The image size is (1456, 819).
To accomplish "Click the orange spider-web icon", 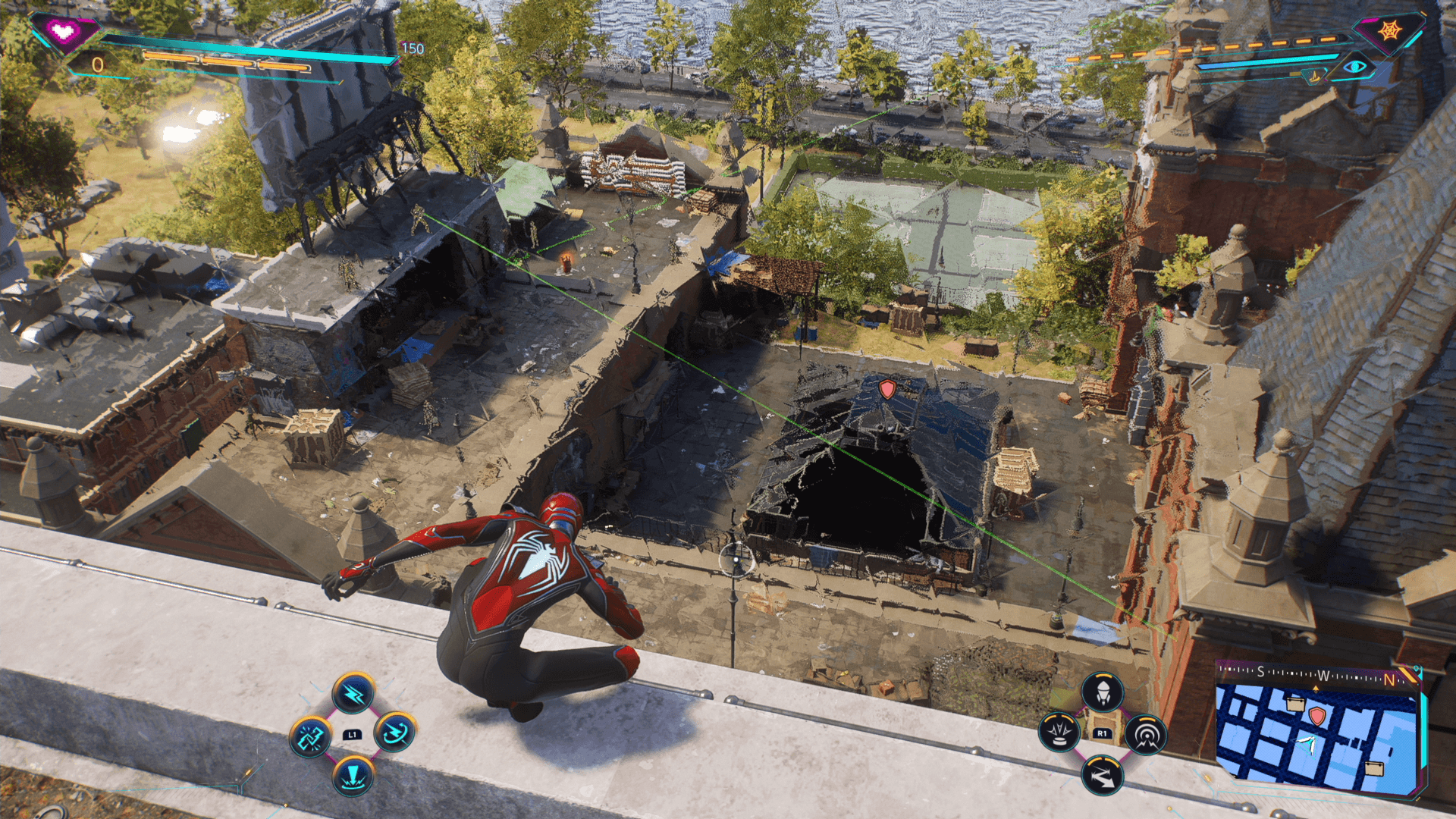I will click(x=1390, y=31).
